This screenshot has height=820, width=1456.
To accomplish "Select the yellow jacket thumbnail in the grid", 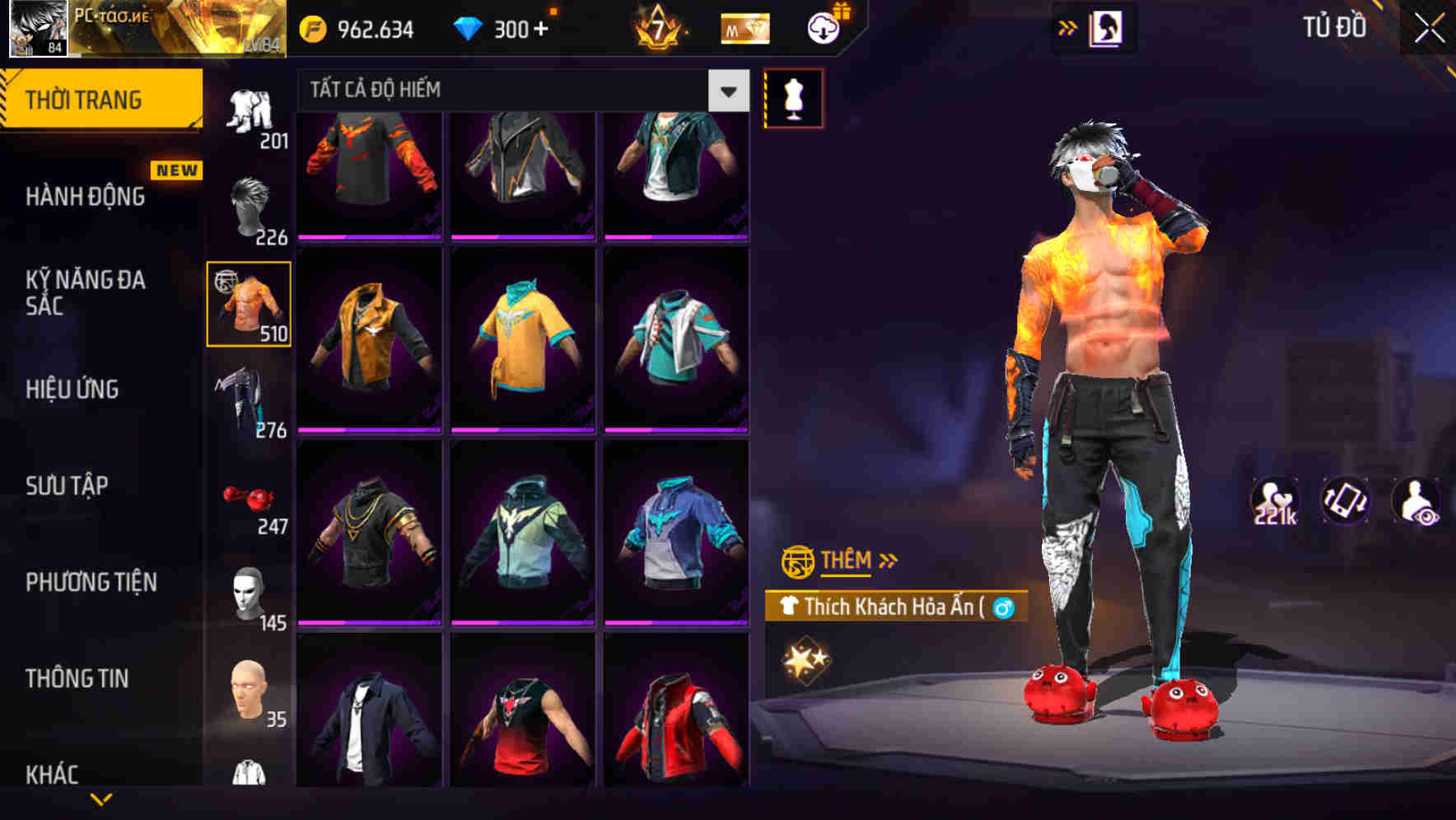I will tap(370, 338).
